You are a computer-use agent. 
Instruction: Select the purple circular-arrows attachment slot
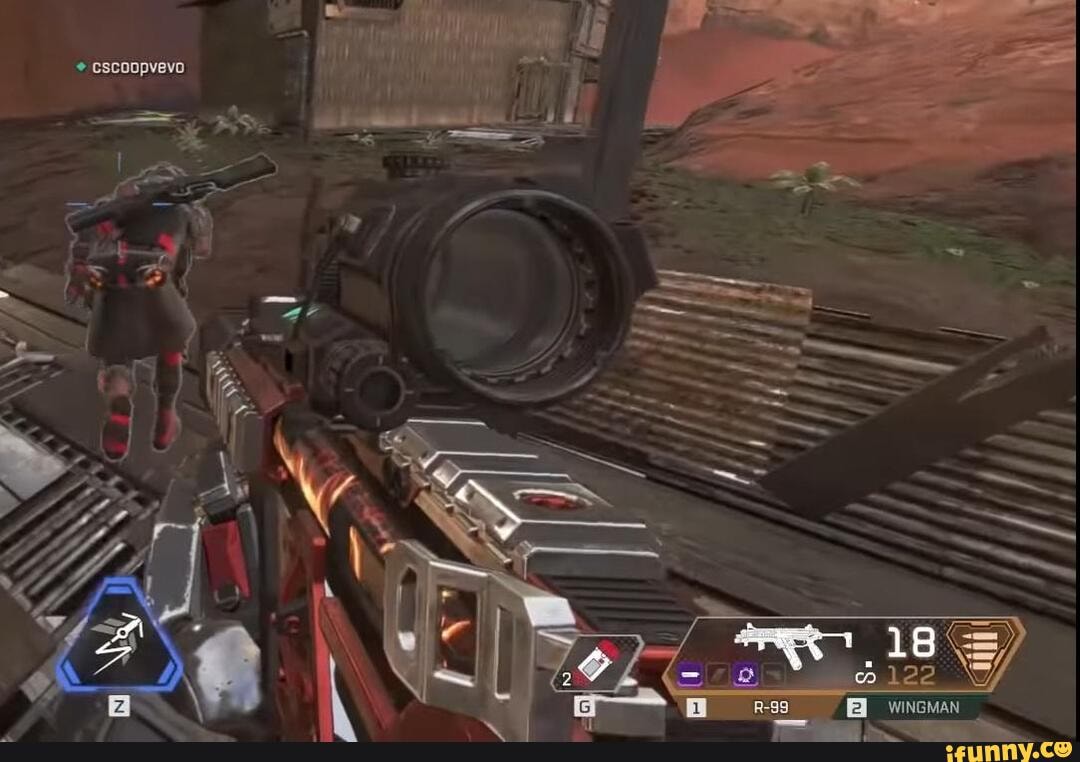pyautogui.click(x=746, y=675)
